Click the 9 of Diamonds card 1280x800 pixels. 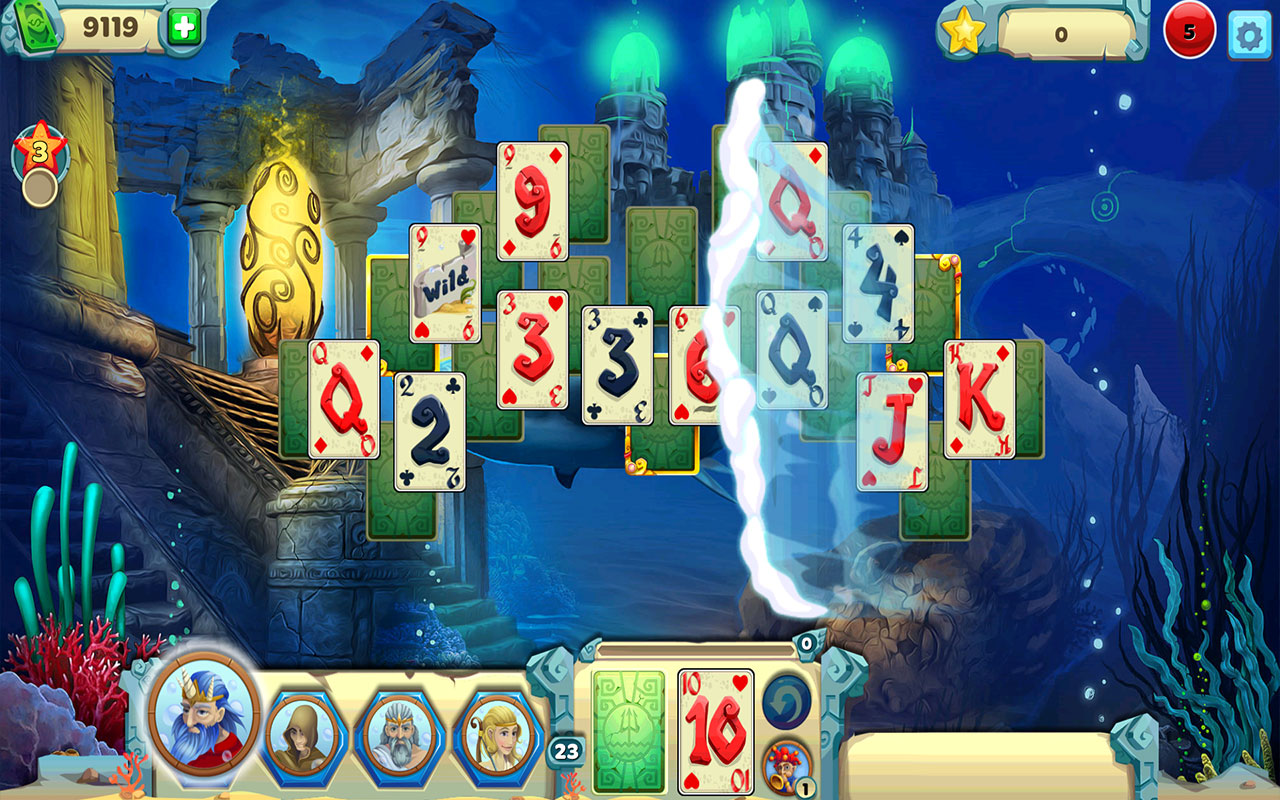(530, 200)
